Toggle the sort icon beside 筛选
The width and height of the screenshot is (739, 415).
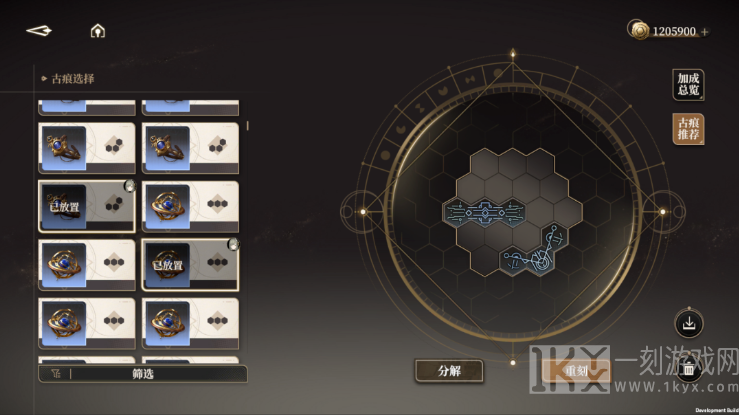click(x=54, y=374)
